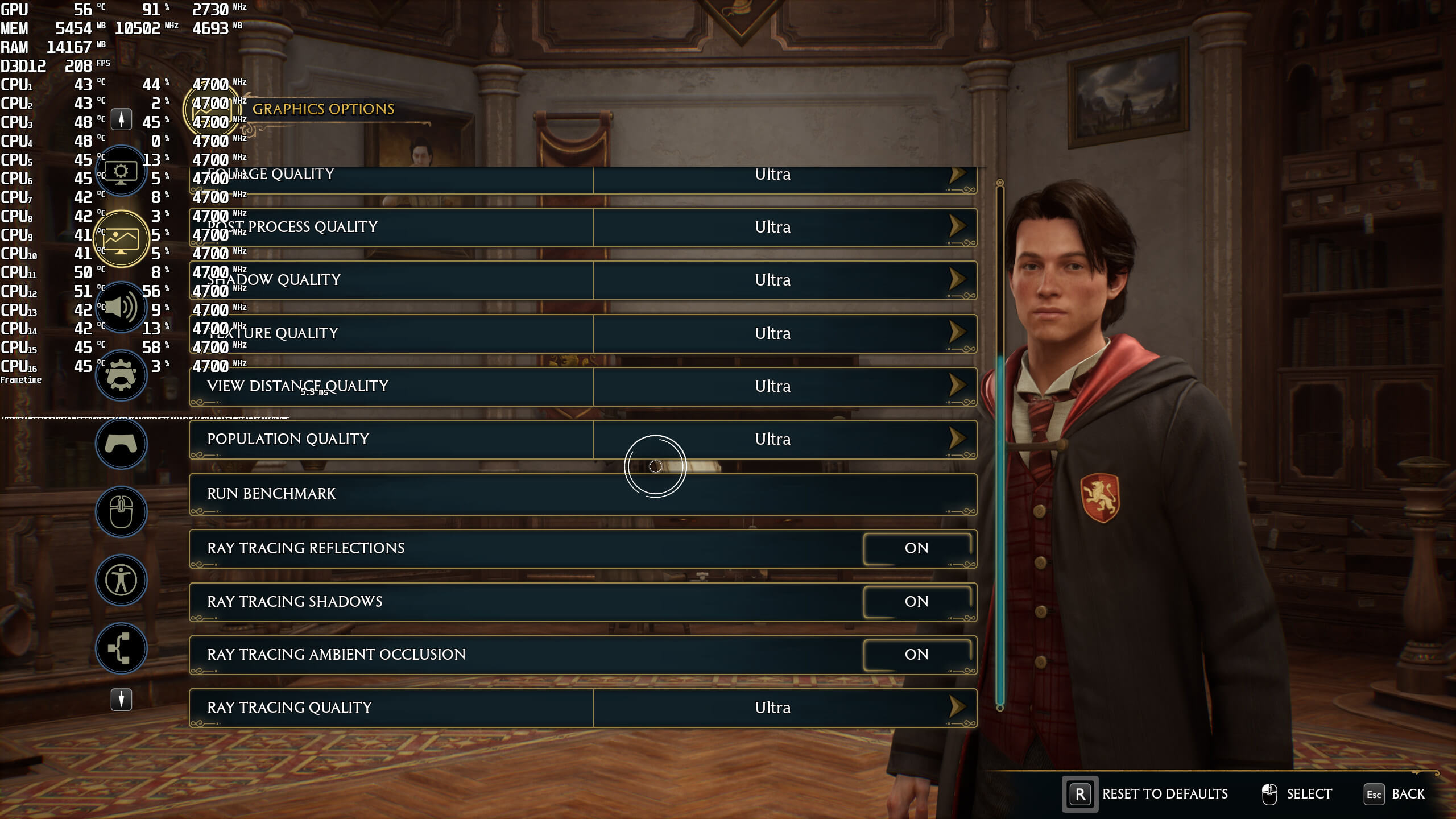Switch Ray Tracing Ambient Occlusion toggle
This screenshot has width=1456, height=819.
(x=916, y=655)
